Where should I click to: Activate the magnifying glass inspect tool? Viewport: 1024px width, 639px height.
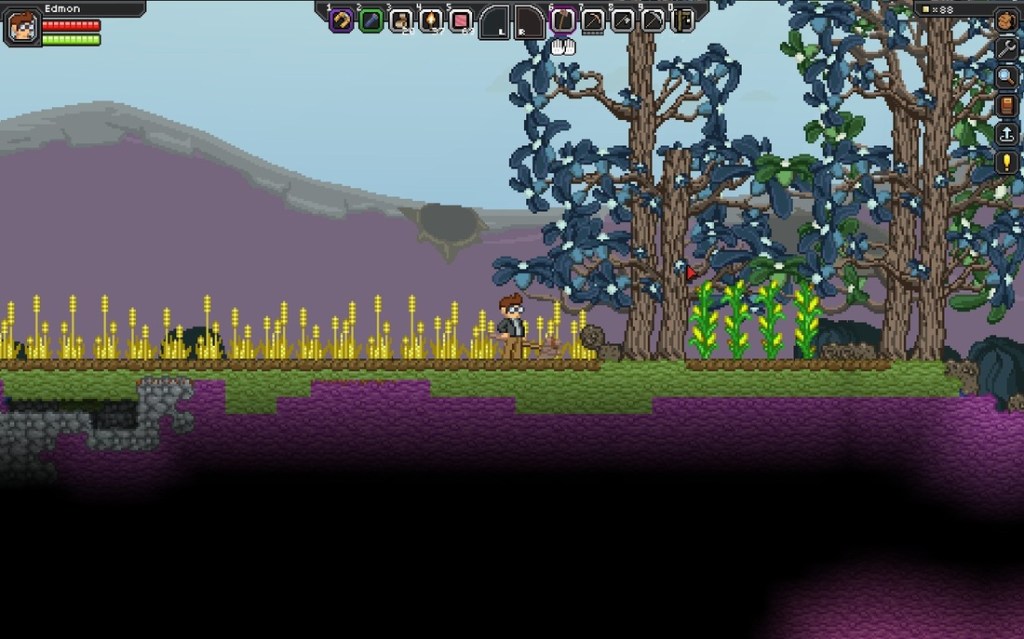[1005, 76]
